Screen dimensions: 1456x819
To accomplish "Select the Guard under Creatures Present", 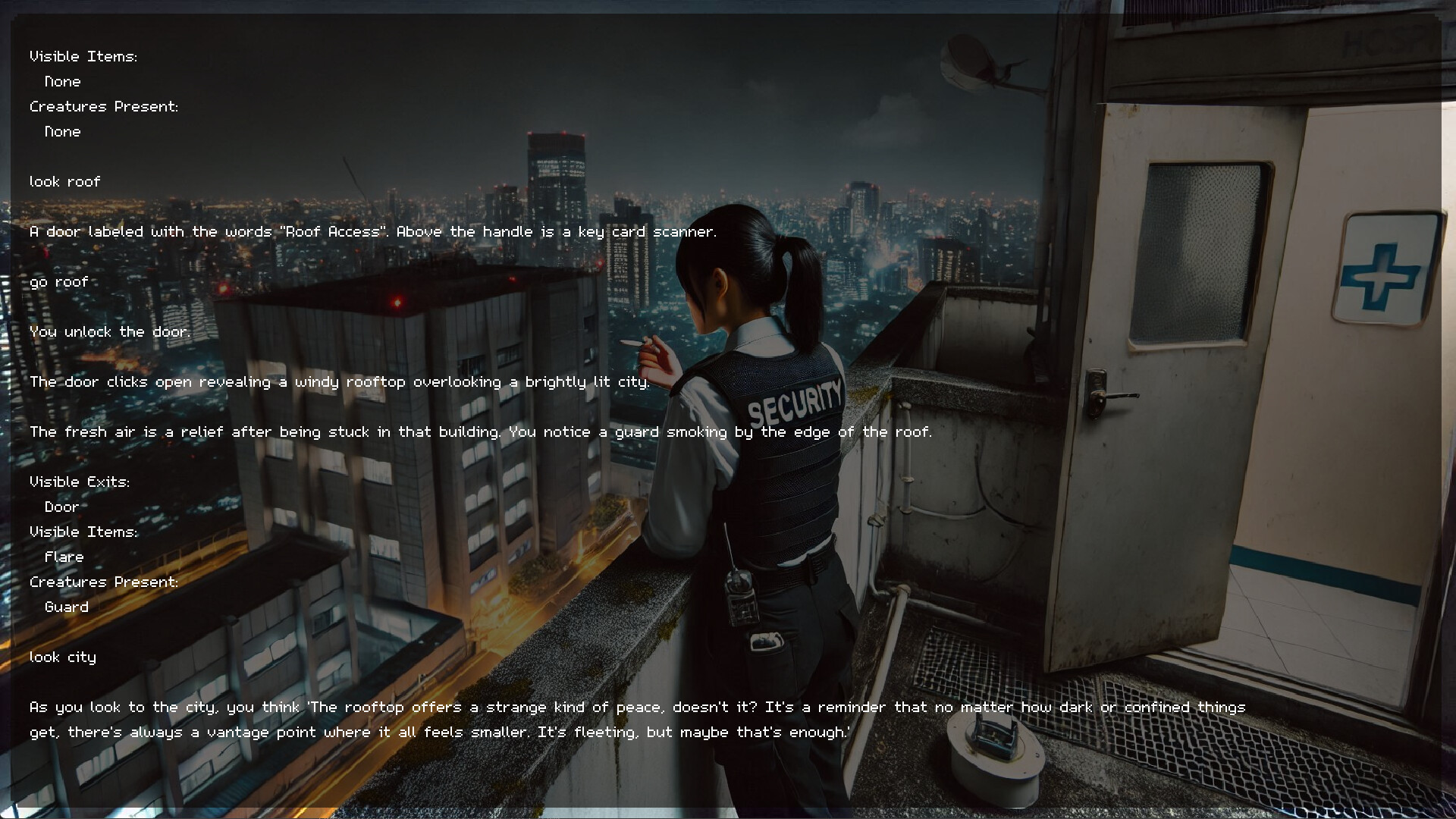I will tap(66, 607).
